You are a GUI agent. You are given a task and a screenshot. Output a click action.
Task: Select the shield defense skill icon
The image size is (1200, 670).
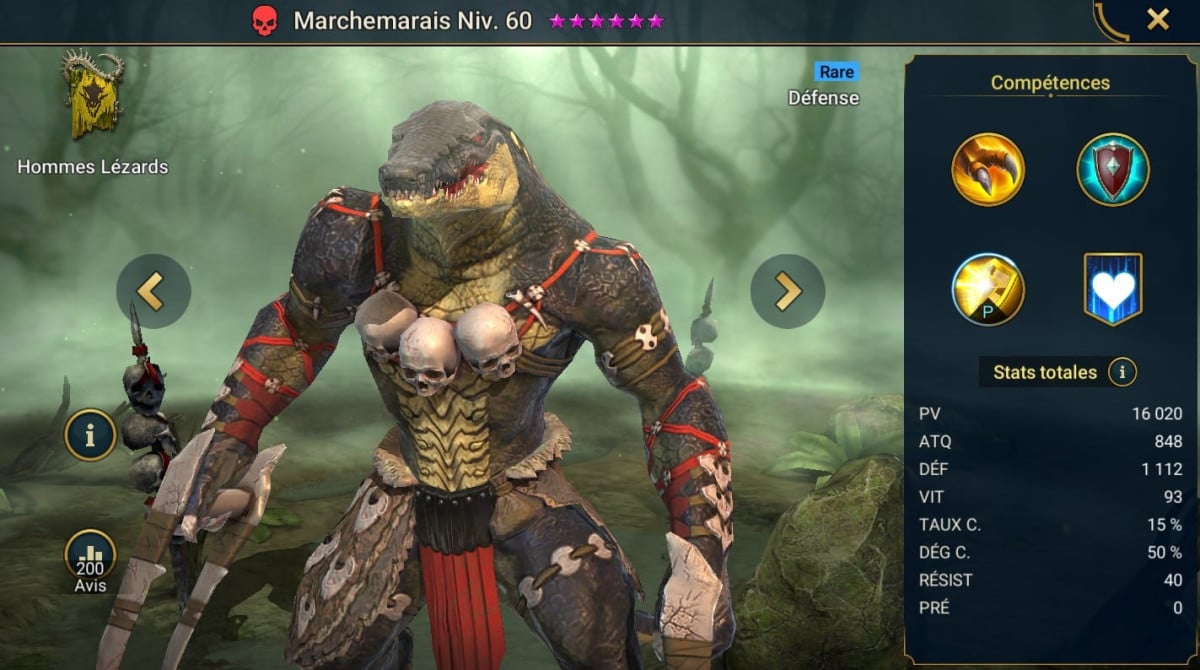tap(1112, 170)
